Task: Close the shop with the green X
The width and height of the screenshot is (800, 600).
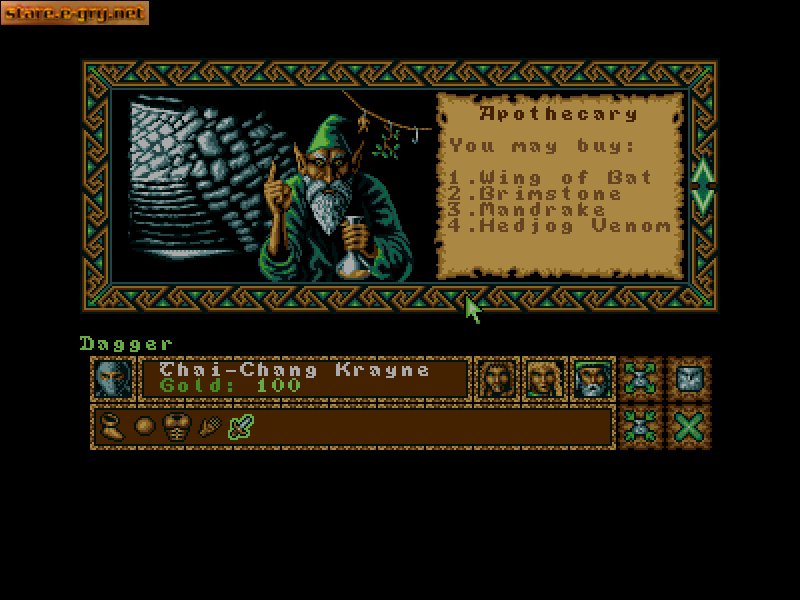Action: point(689,427)
